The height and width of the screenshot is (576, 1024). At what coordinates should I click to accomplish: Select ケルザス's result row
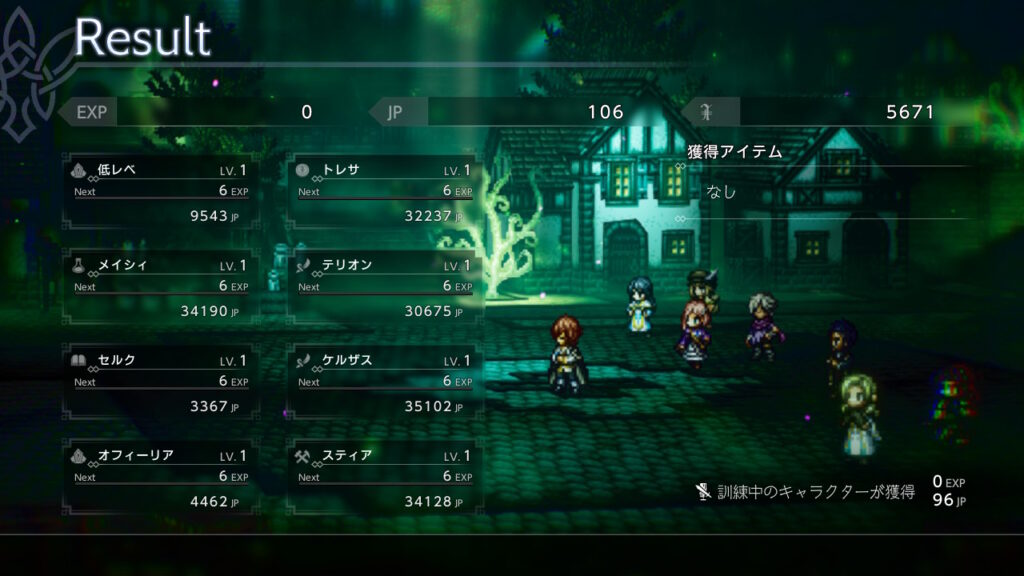[x=384, y=382]
